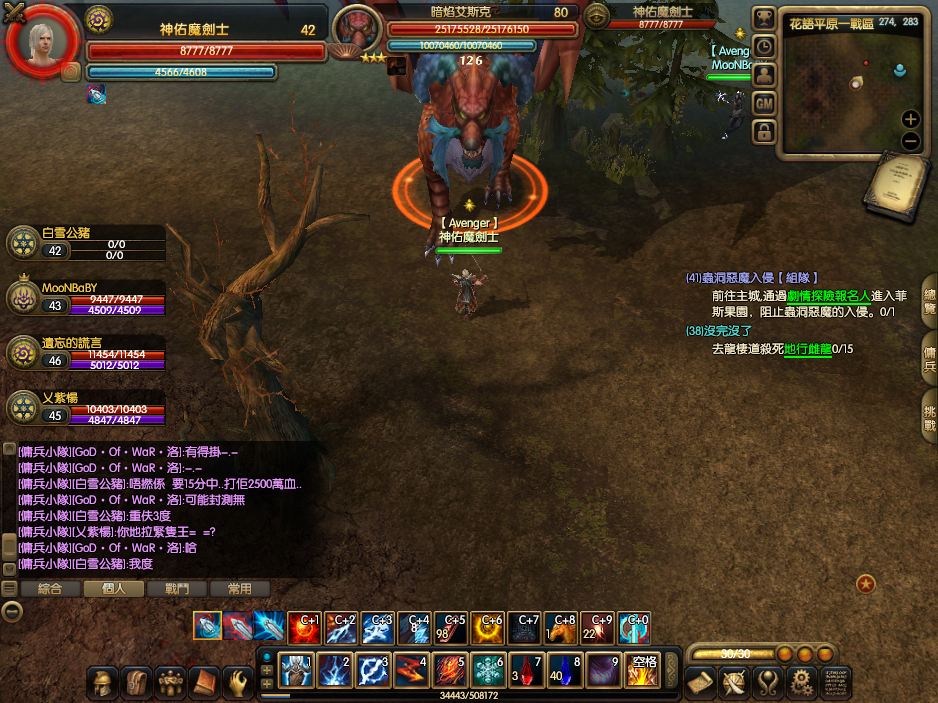The width and height of the screenshot is (938, 703).
Task: Activate the 空格 hotbar skill
Action: 641,670
